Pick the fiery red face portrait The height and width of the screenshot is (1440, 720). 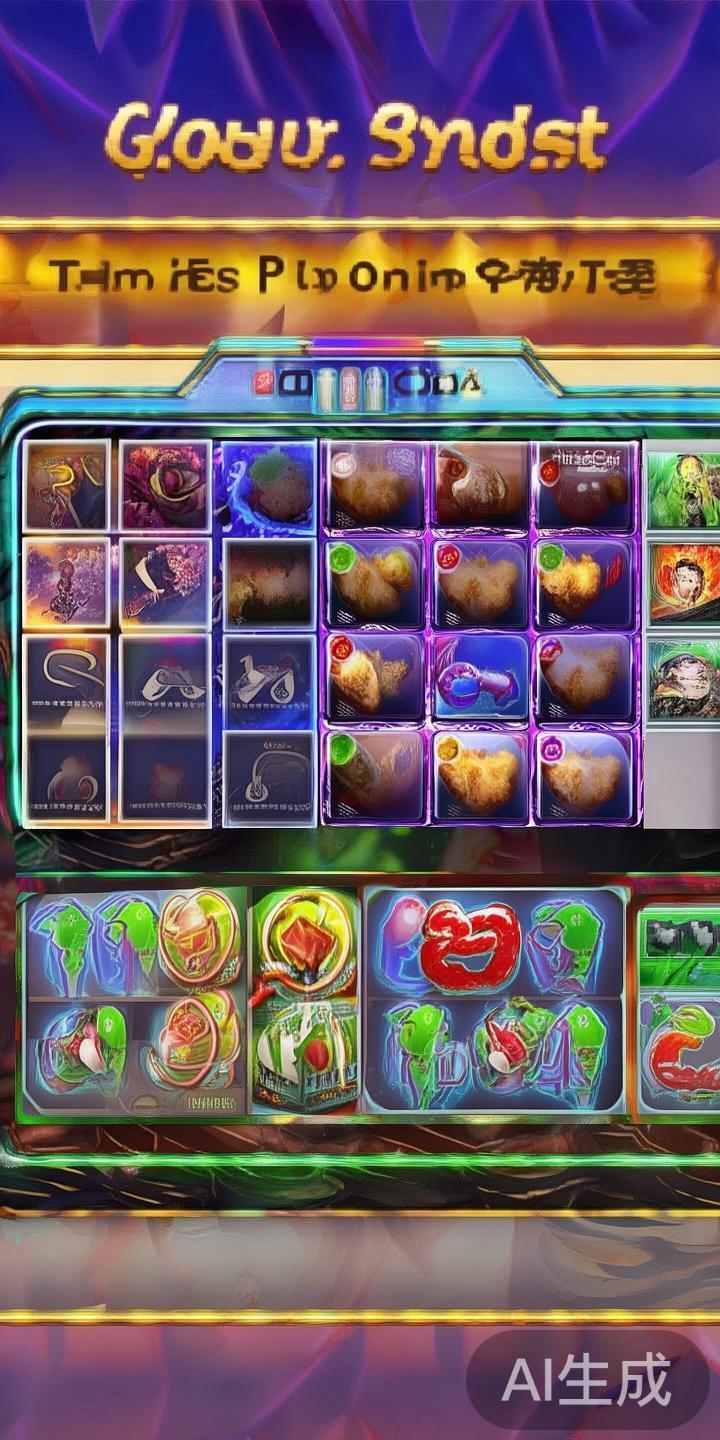click(x=685, y=583)
